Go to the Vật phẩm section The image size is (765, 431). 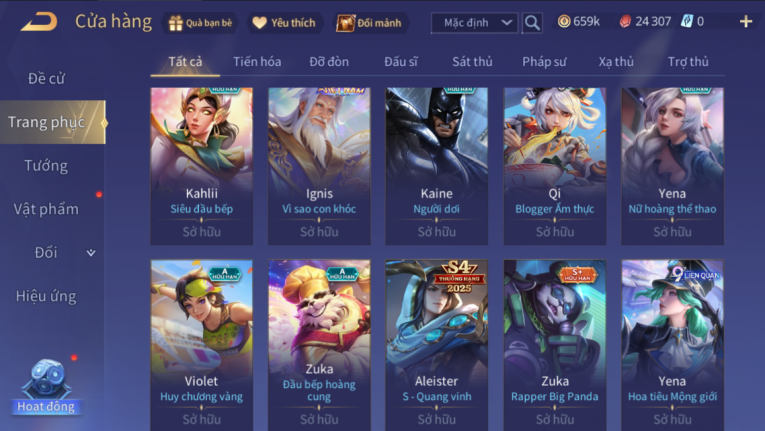(46, 209)
